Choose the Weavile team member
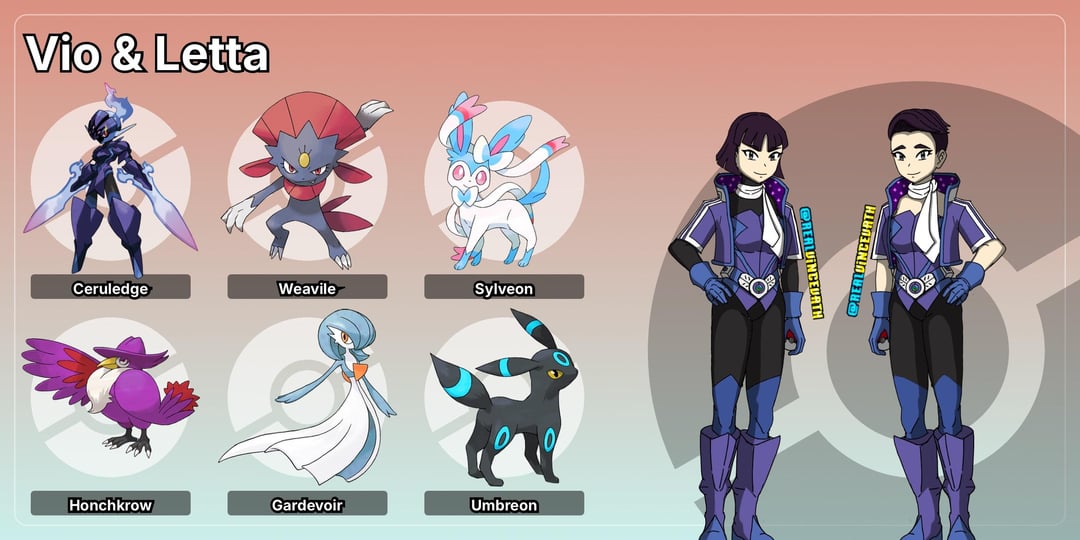The image size is (1080, 540). 307,185
